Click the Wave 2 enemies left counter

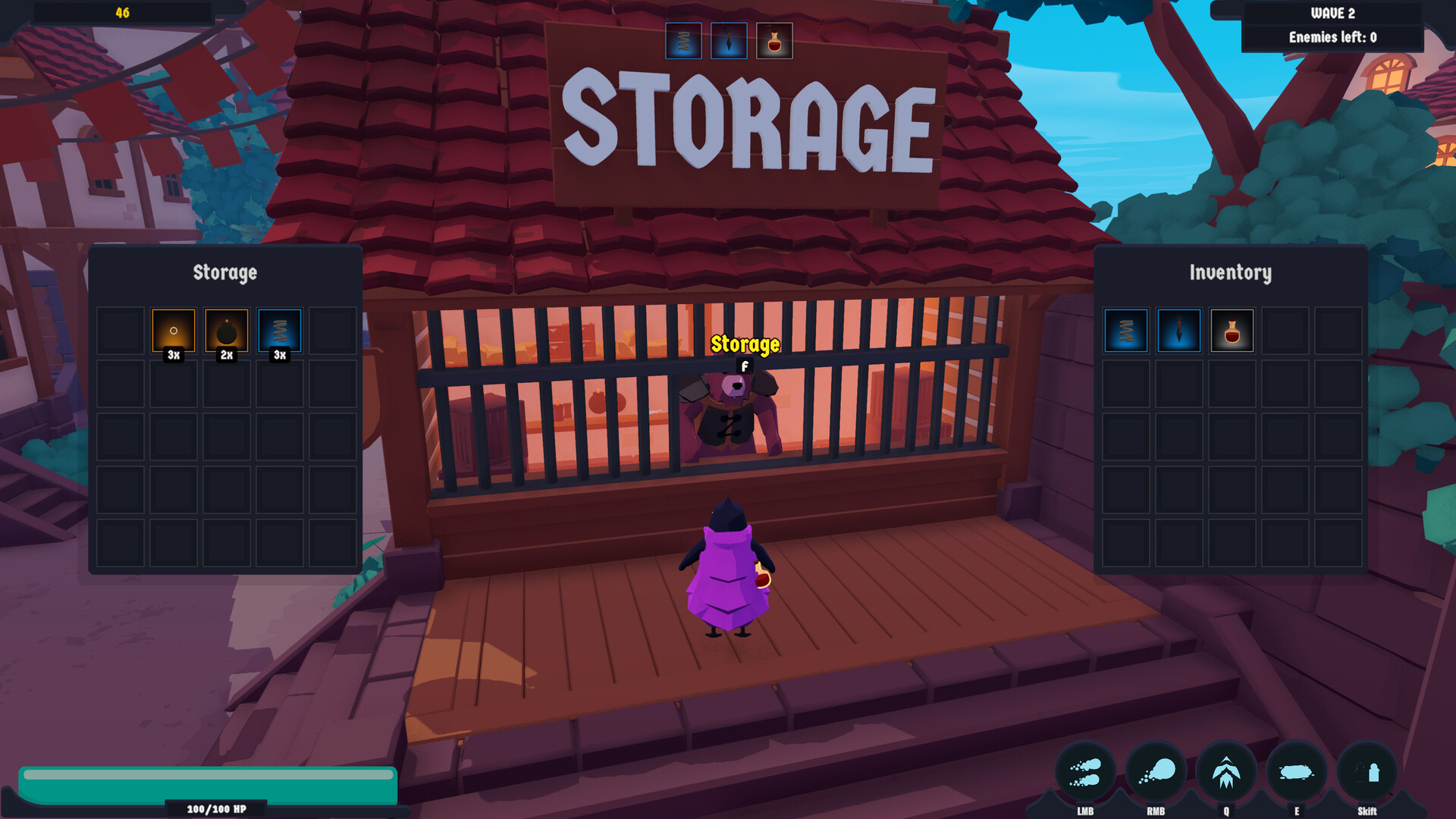click(1332, 35)
